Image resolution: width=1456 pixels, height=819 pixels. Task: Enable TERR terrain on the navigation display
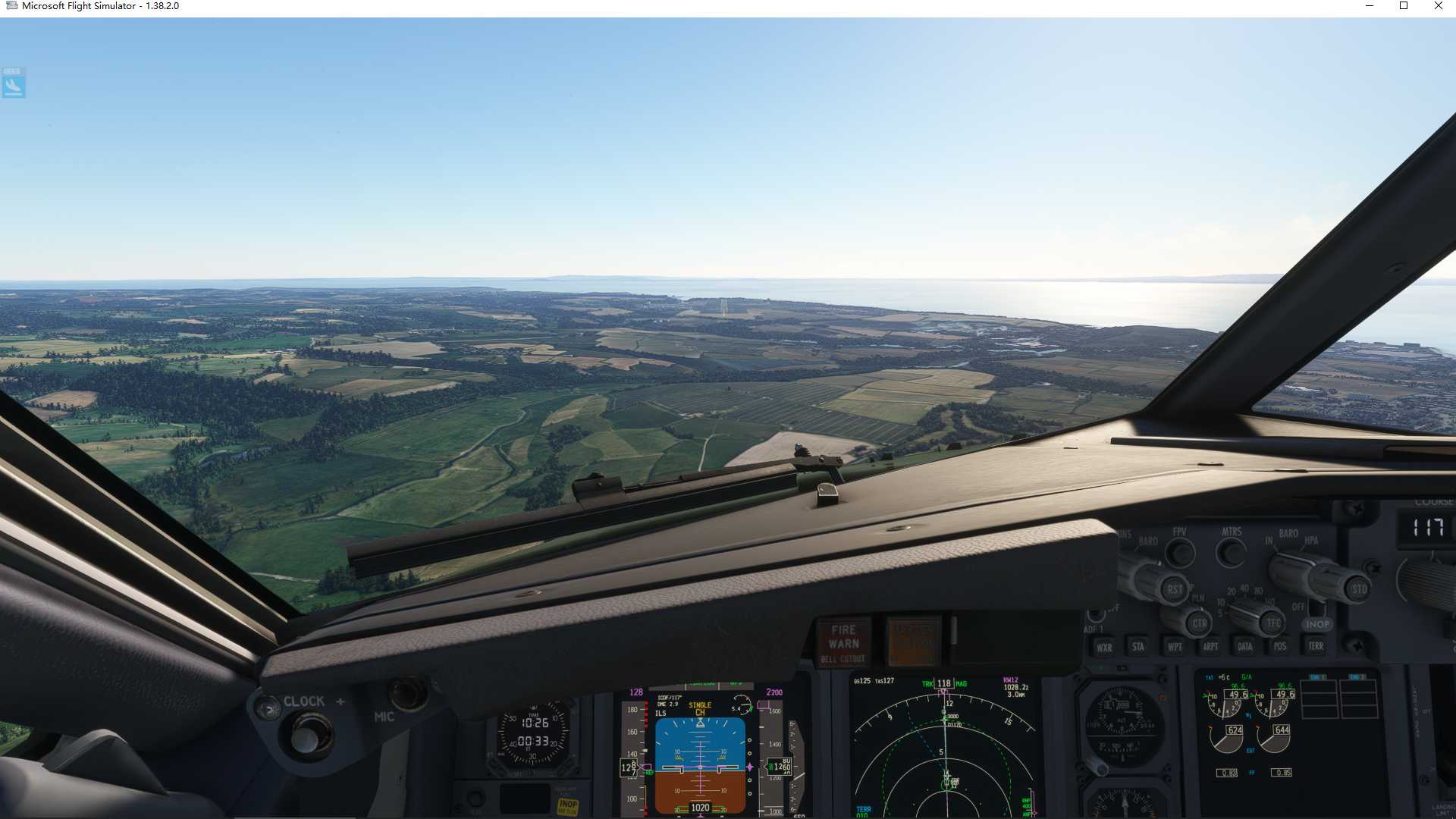click(x=1316, y=647)
